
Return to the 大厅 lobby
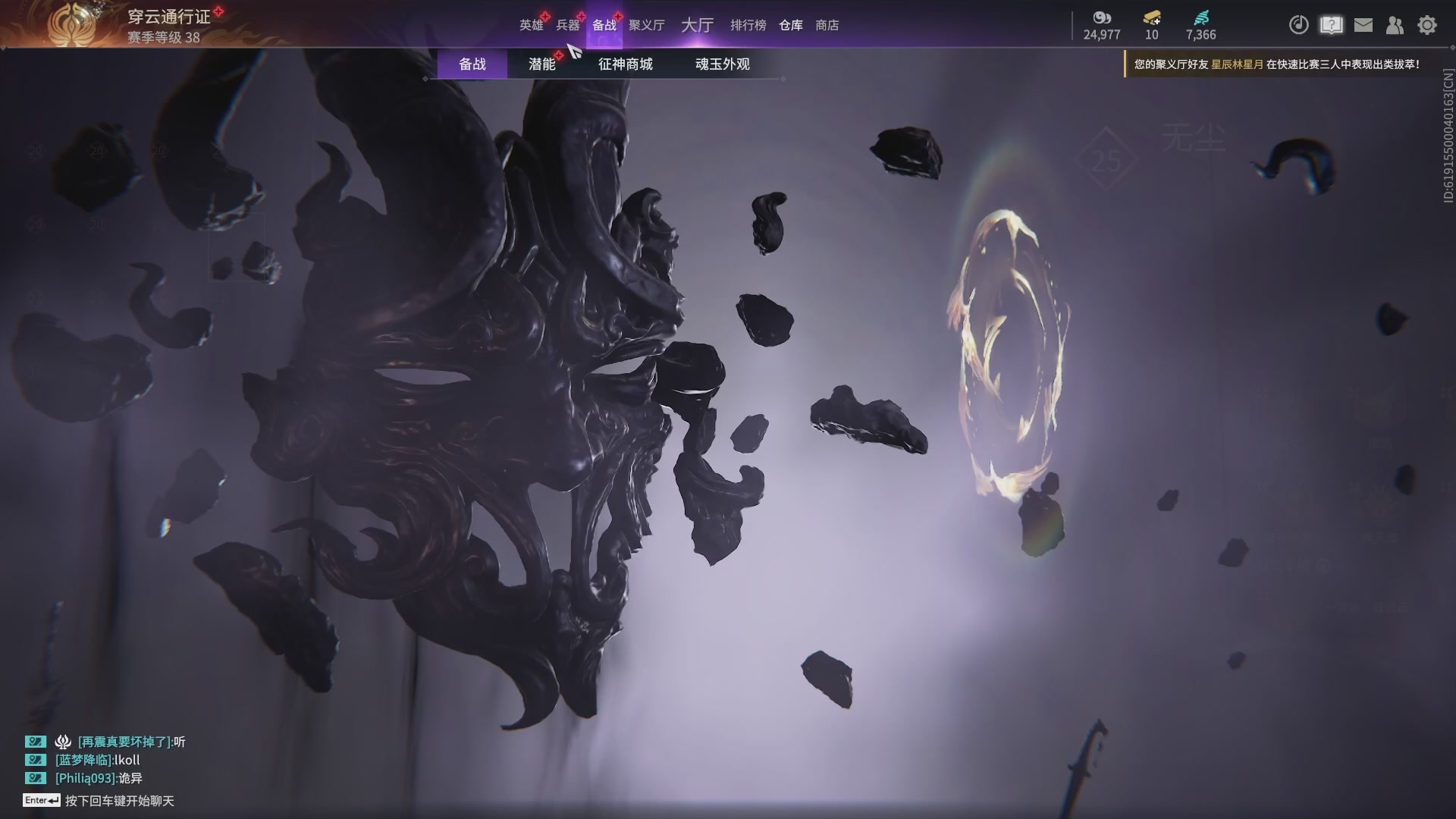(x=697, y=25)
